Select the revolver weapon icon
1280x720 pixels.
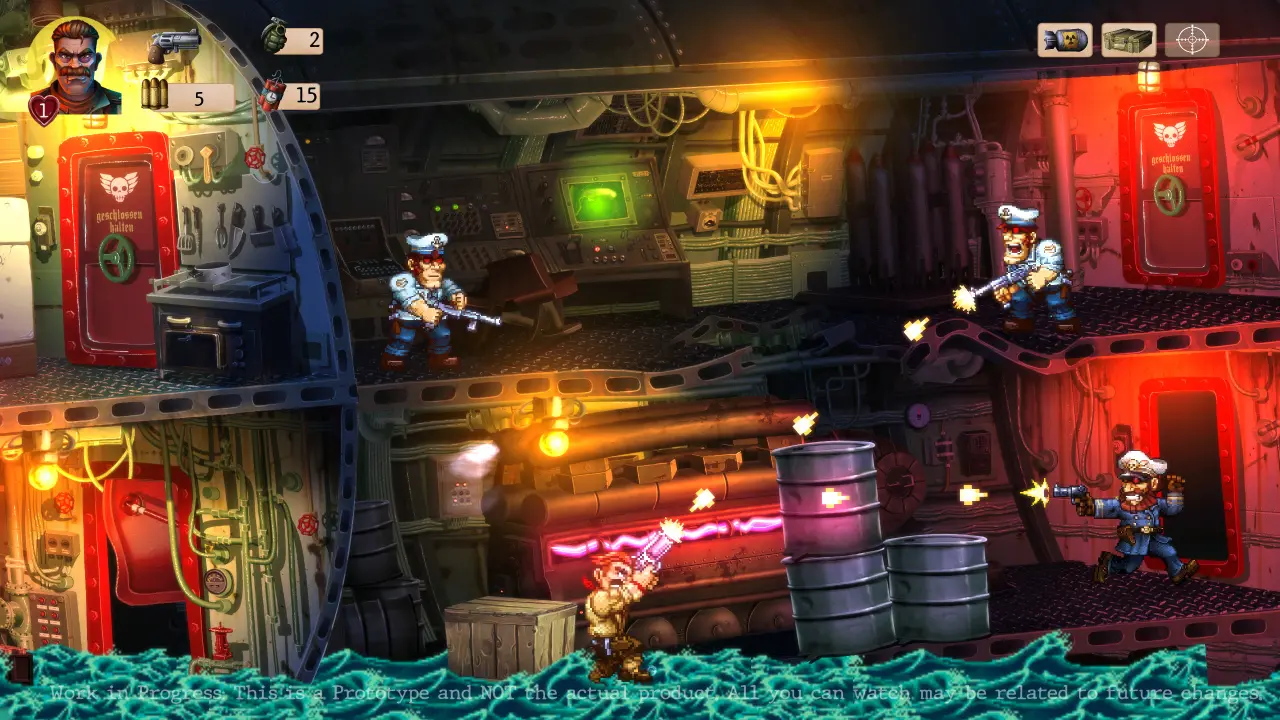[x=175, y=46]
